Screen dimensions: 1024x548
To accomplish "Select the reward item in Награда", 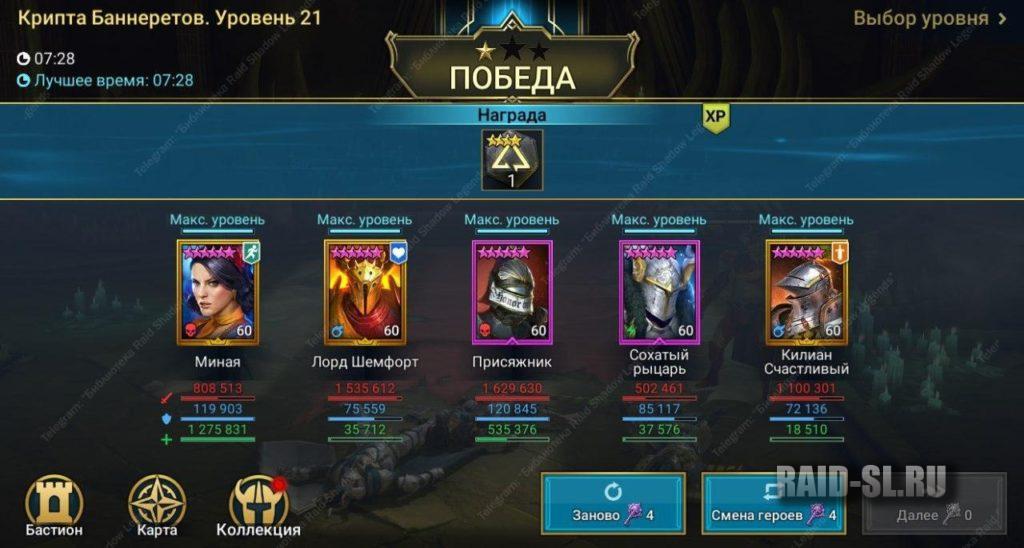I will [x=512, y=160].
